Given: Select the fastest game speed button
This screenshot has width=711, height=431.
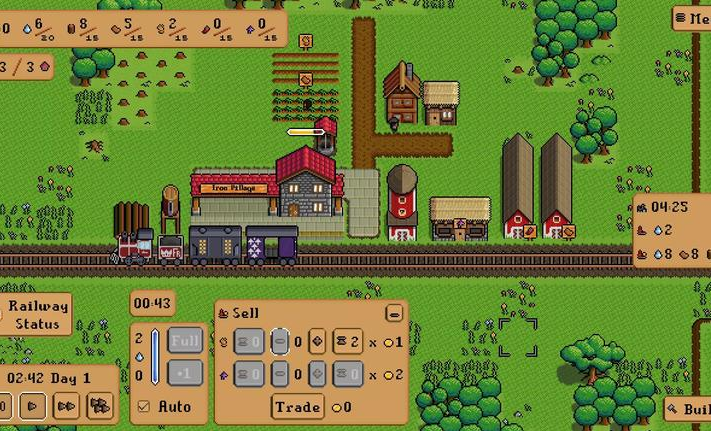Looking at the screenshot, I should 99,406.
